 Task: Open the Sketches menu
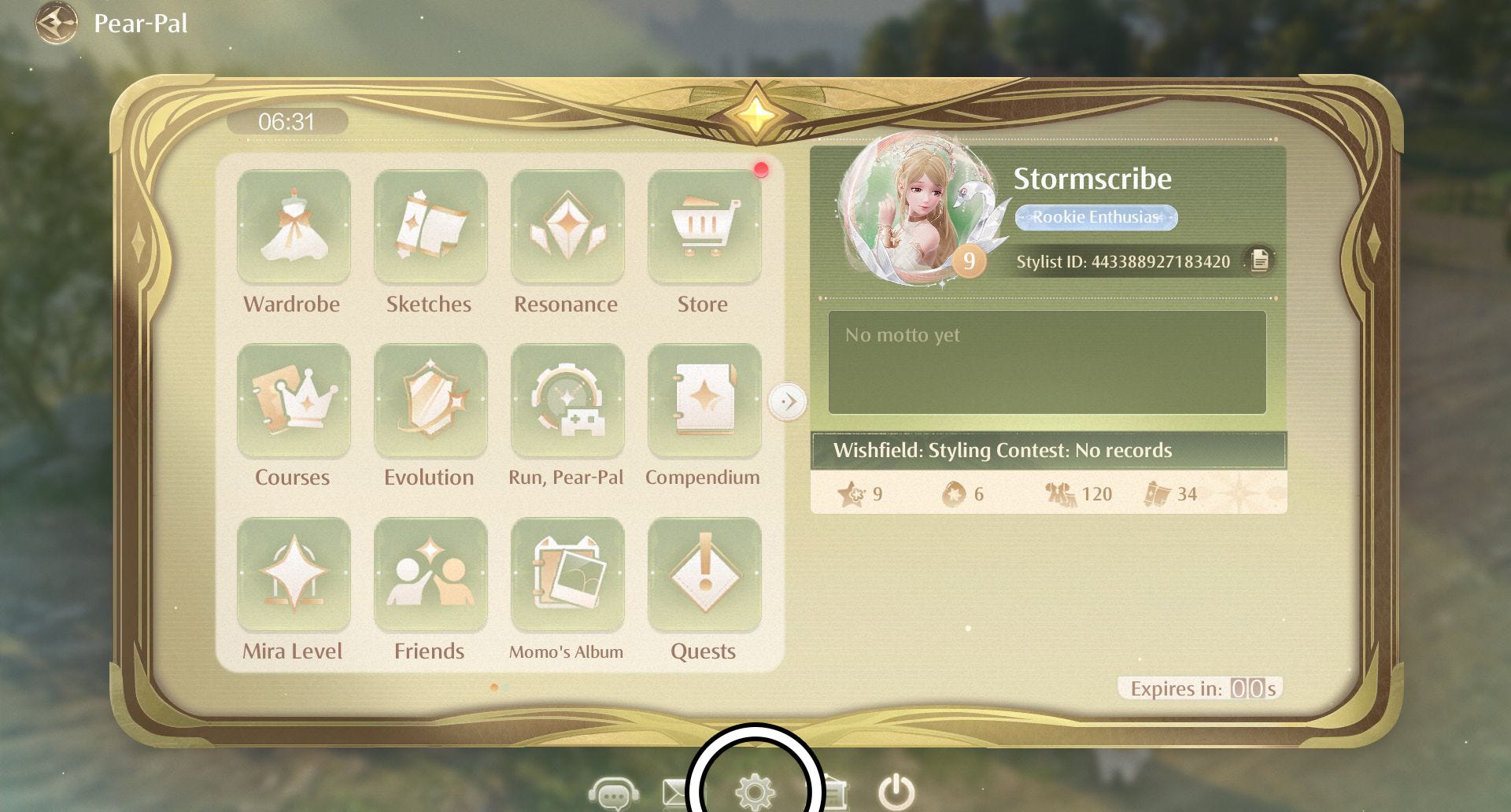point(430,227)
